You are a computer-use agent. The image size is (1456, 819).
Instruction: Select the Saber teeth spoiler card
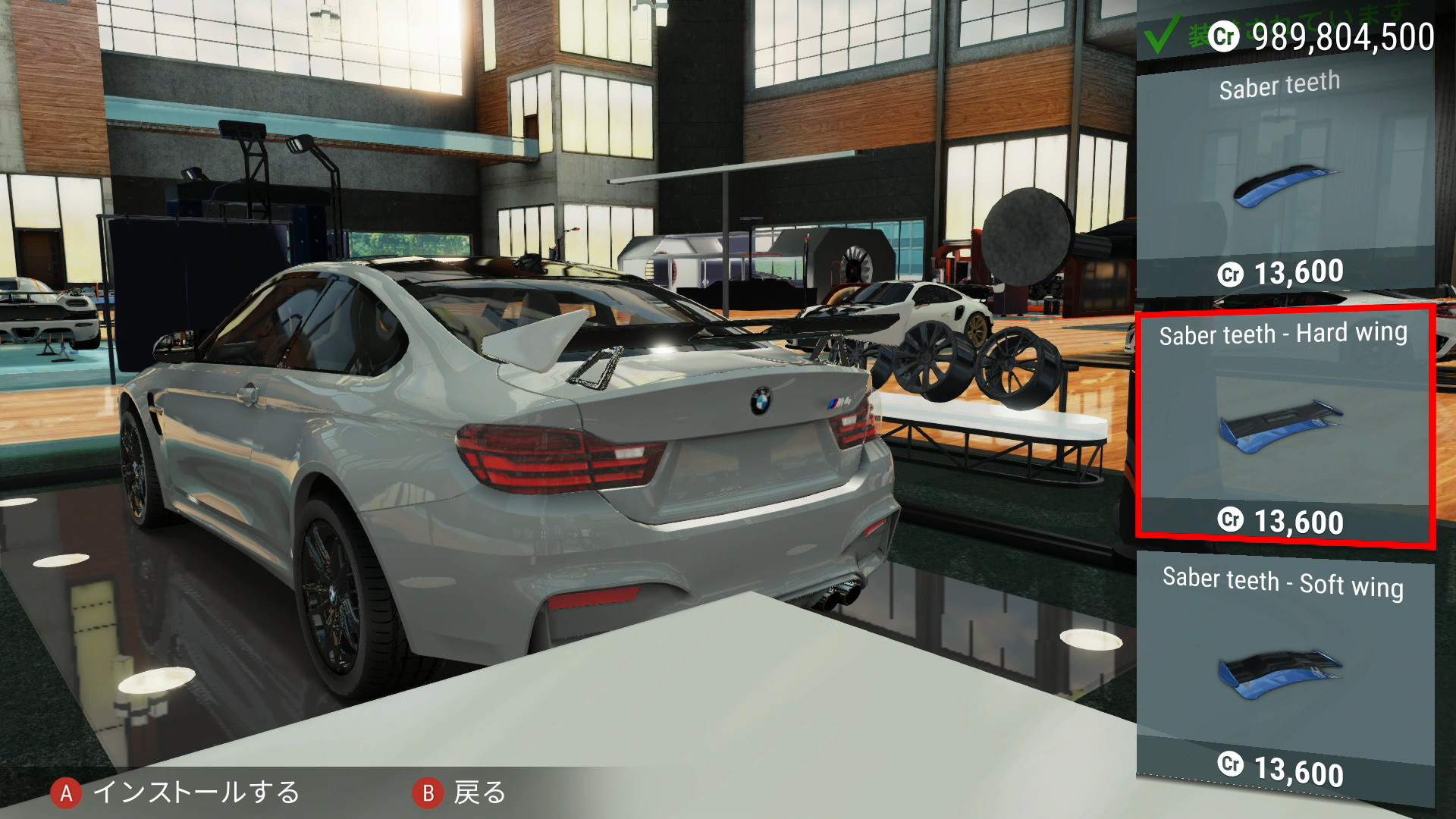pos(1285,180)
